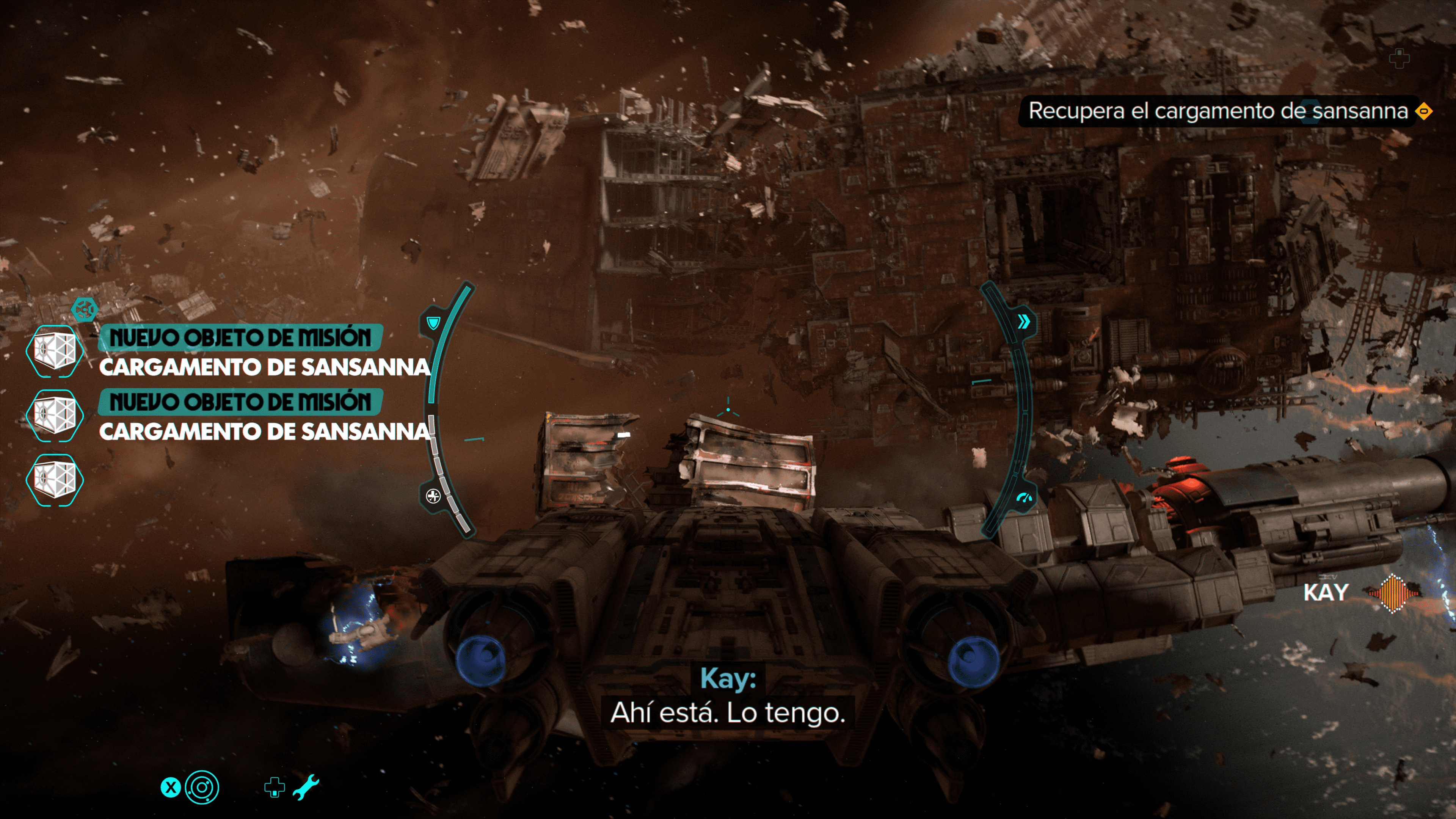Activate the double-chevron boost icon

(1023, 322)
